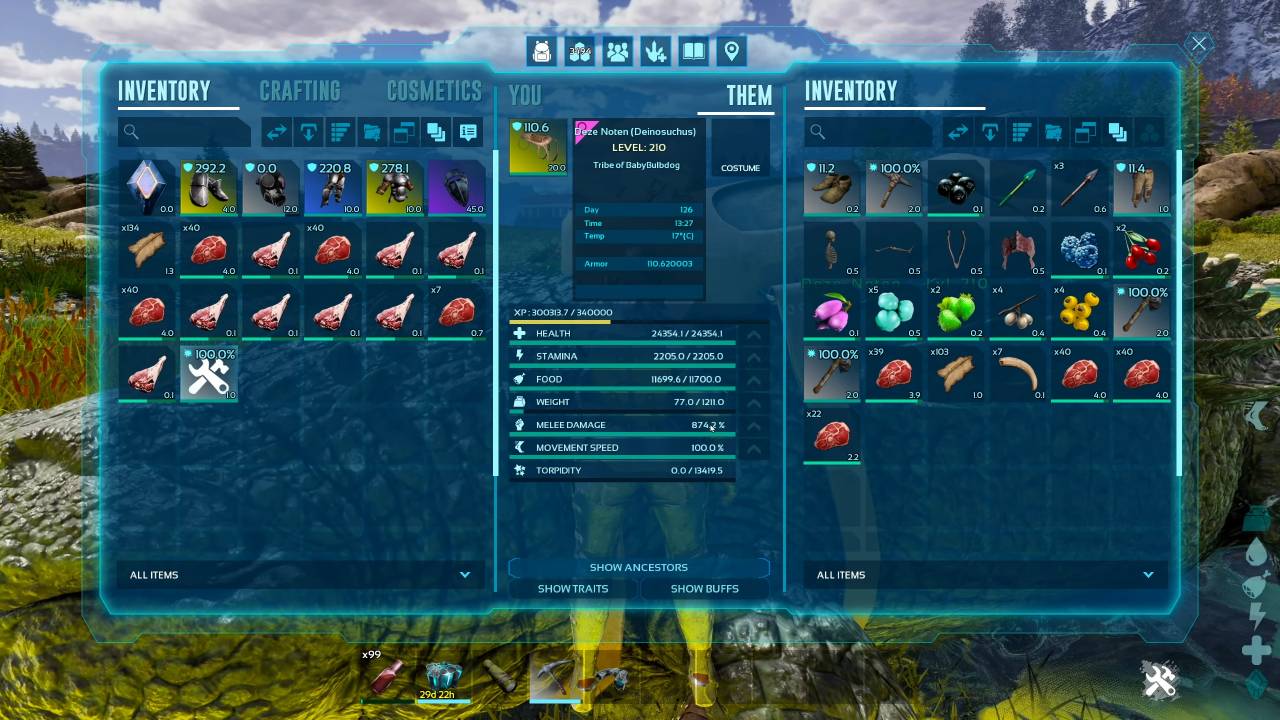Click the transfer-all arrows icon in your inventory
Viewport: 1280px width, 720px height.
(277, 131)
